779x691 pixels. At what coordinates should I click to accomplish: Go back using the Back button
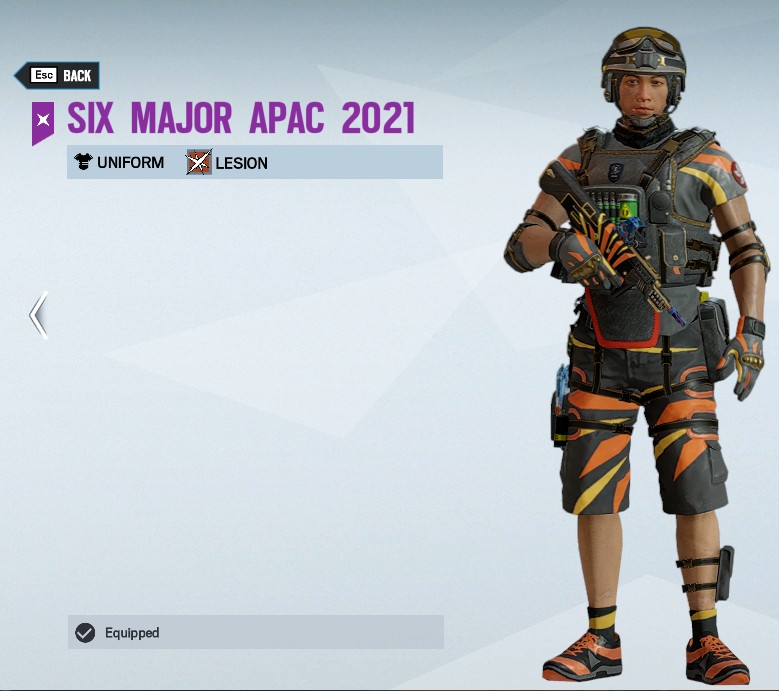(x=58, y=75)
